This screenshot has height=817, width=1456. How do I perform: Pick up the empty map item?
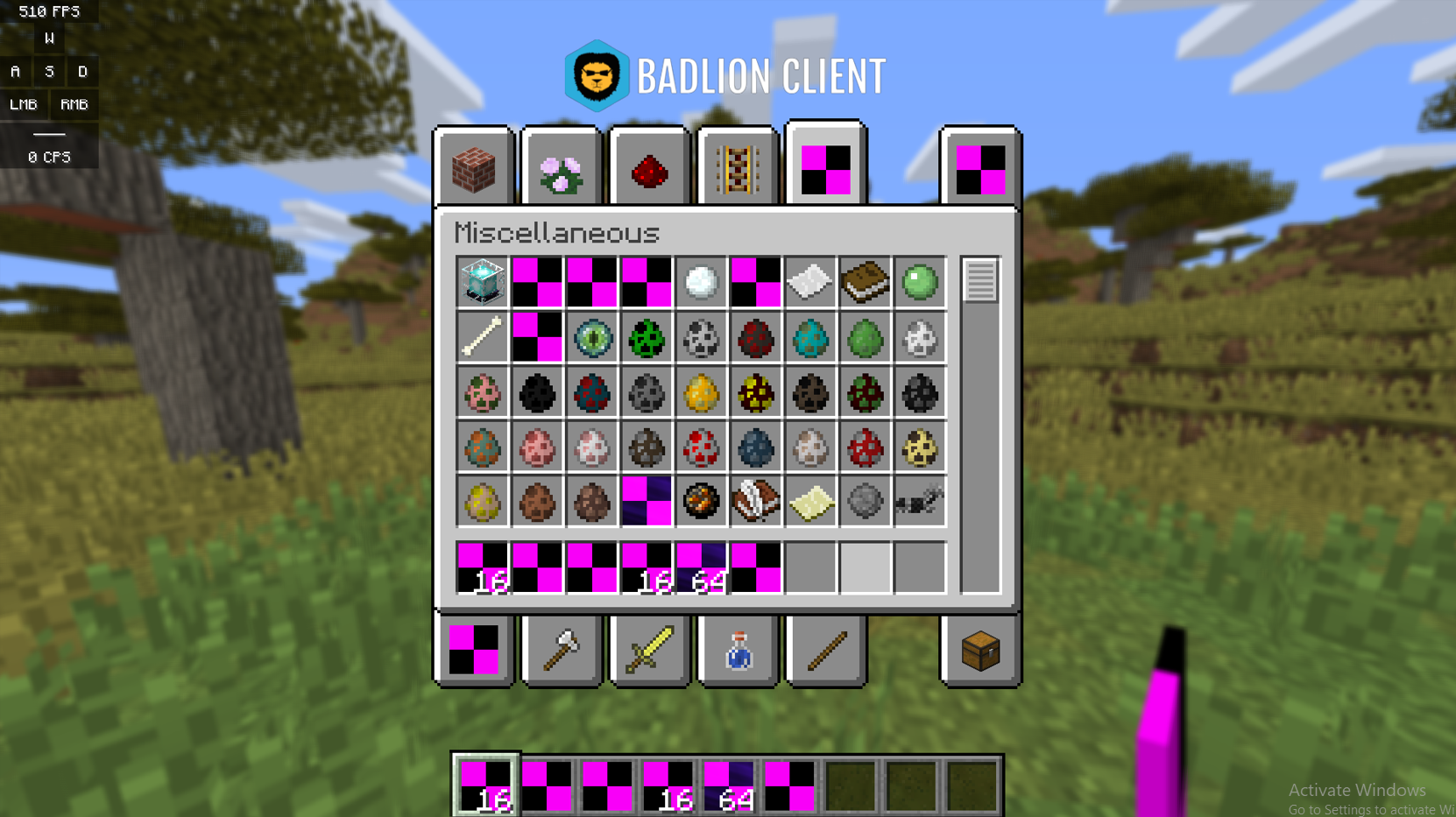coord(809,502)
